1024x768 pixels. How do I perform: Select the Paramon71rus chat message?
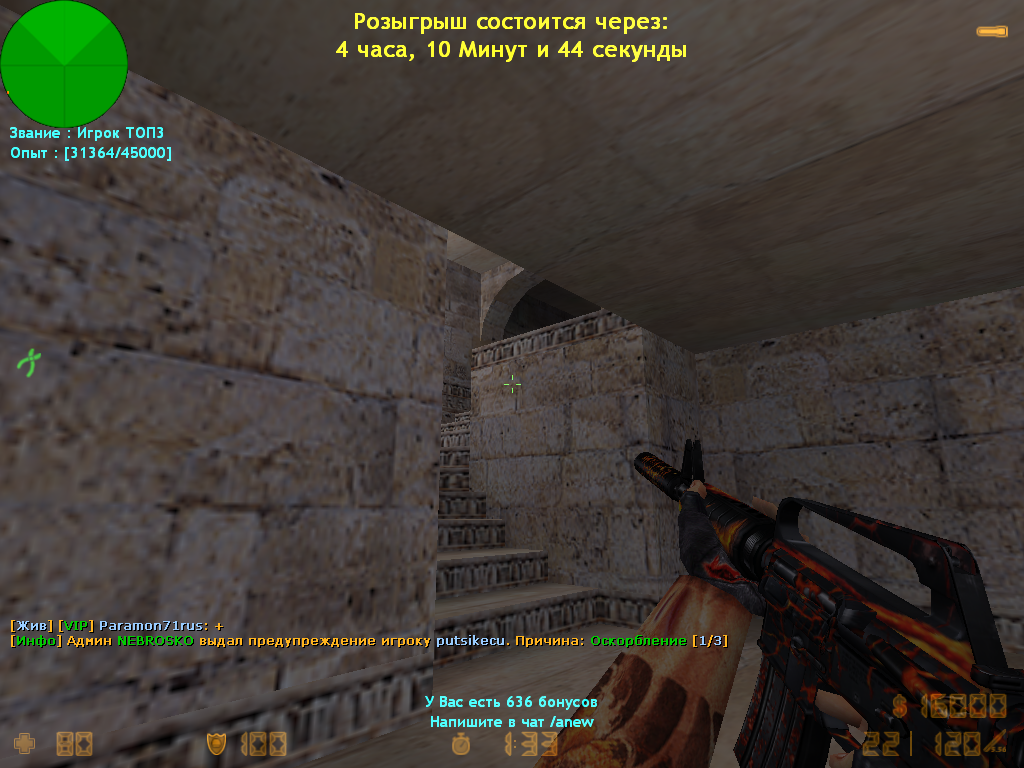117,625
